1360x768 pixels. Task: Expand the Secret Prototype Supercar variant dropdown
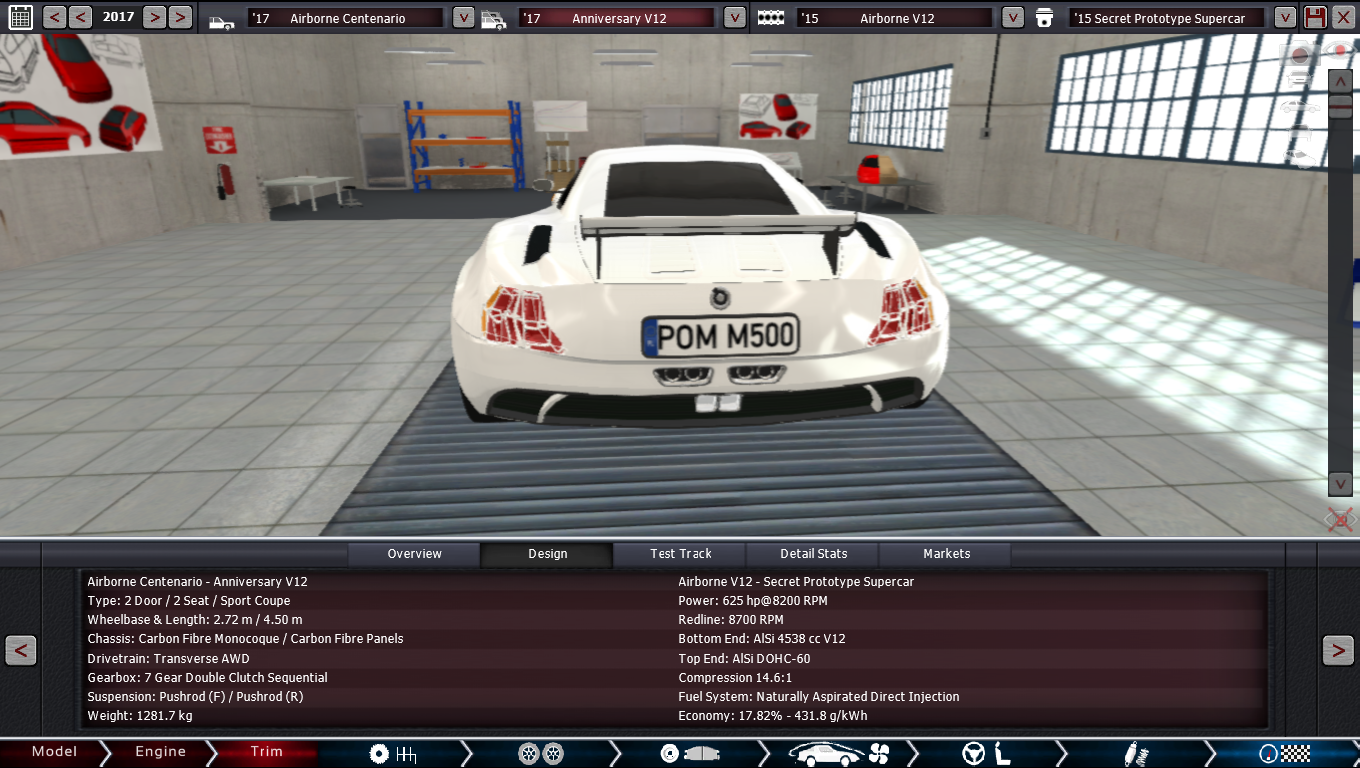point(1285,18)
